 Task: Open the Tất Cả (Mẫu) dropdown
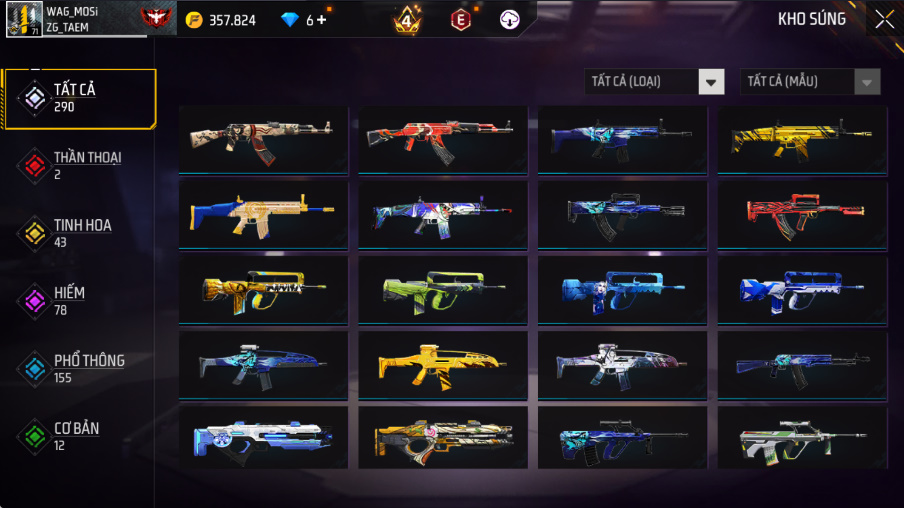coord(810,82)
